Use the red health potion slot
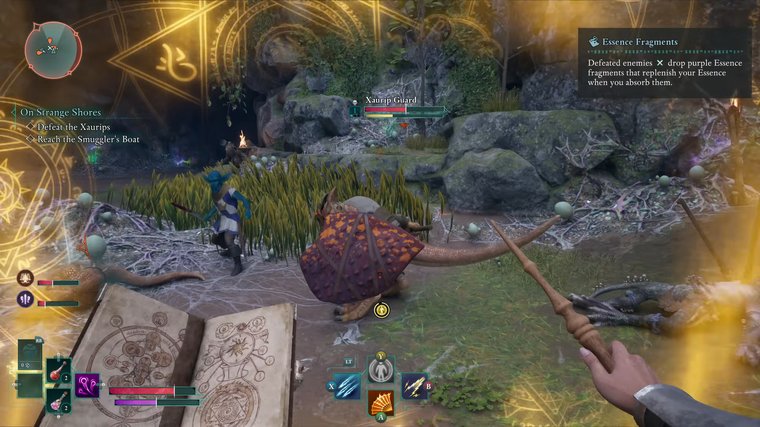 (59, 371)
